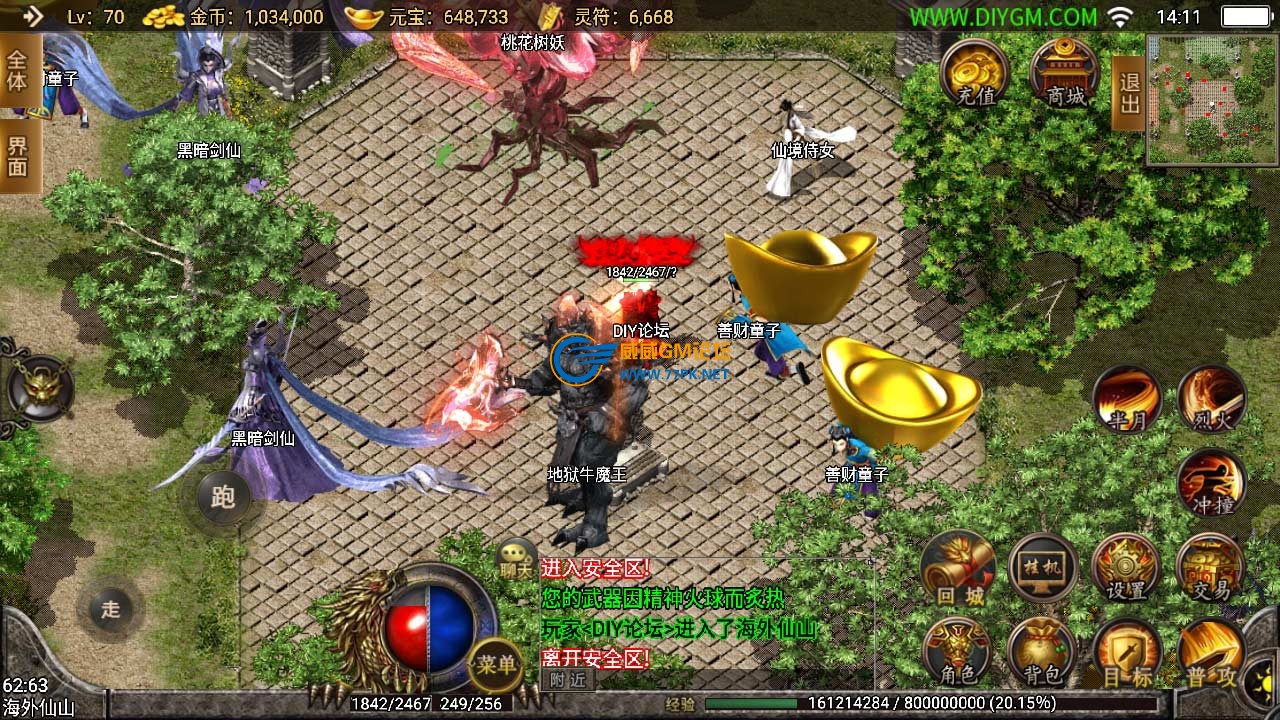
Task: Switch to the 全体 tab
Action: pyautogui.click(x=18, y=70)
